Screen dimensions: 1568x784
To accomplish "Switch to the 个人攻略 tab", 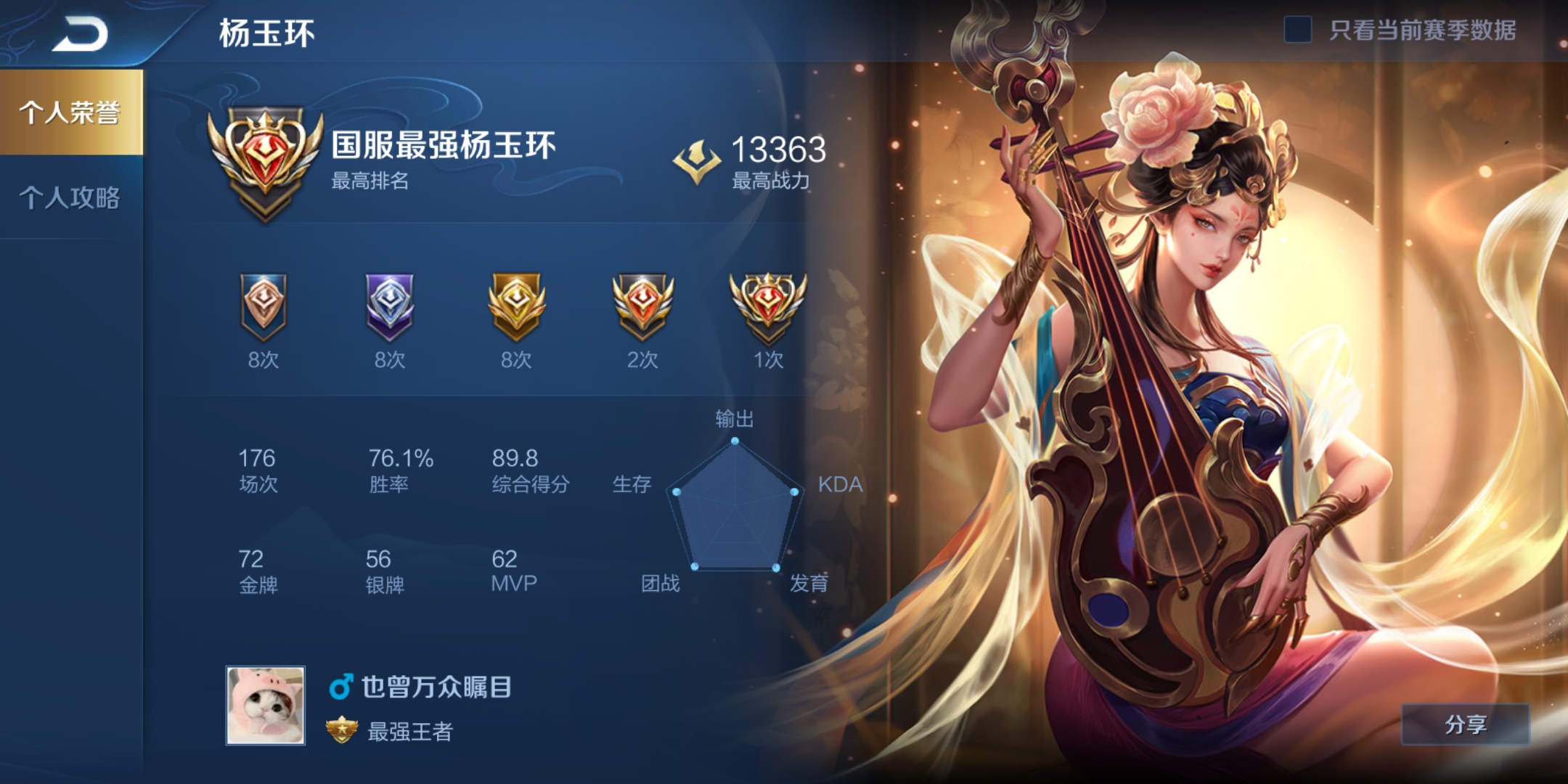I will (x=70, y=199).
